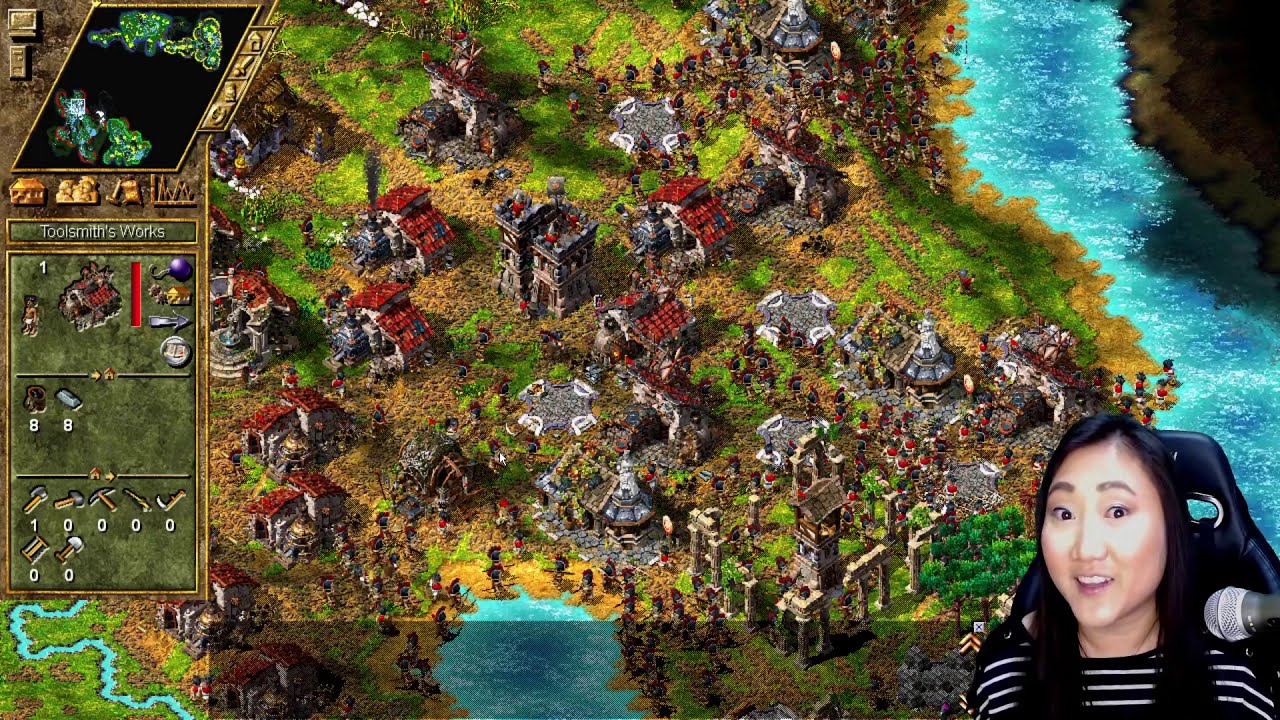Choose the saw tool for production
The image size is (1280, 720).
(x=35, y=549)
